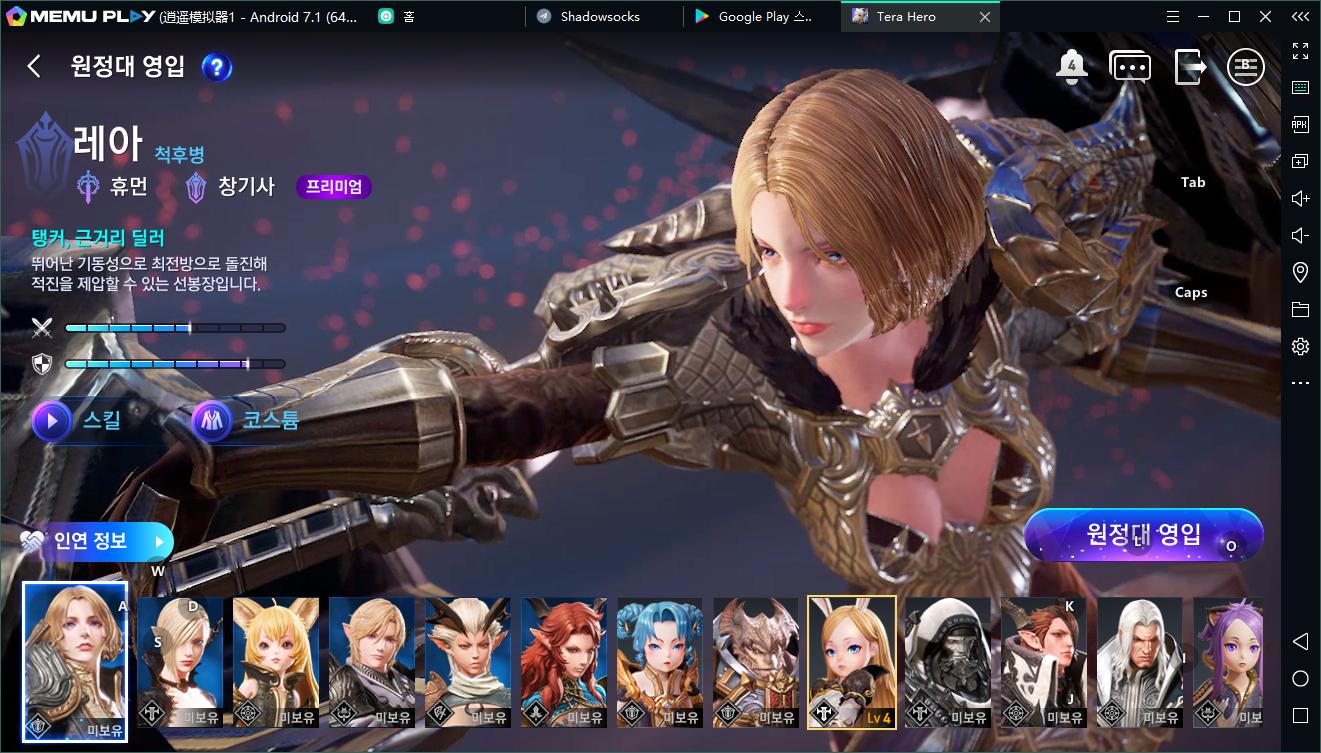
Task: View the 스킬 skill preview
Action: point(80,421)
